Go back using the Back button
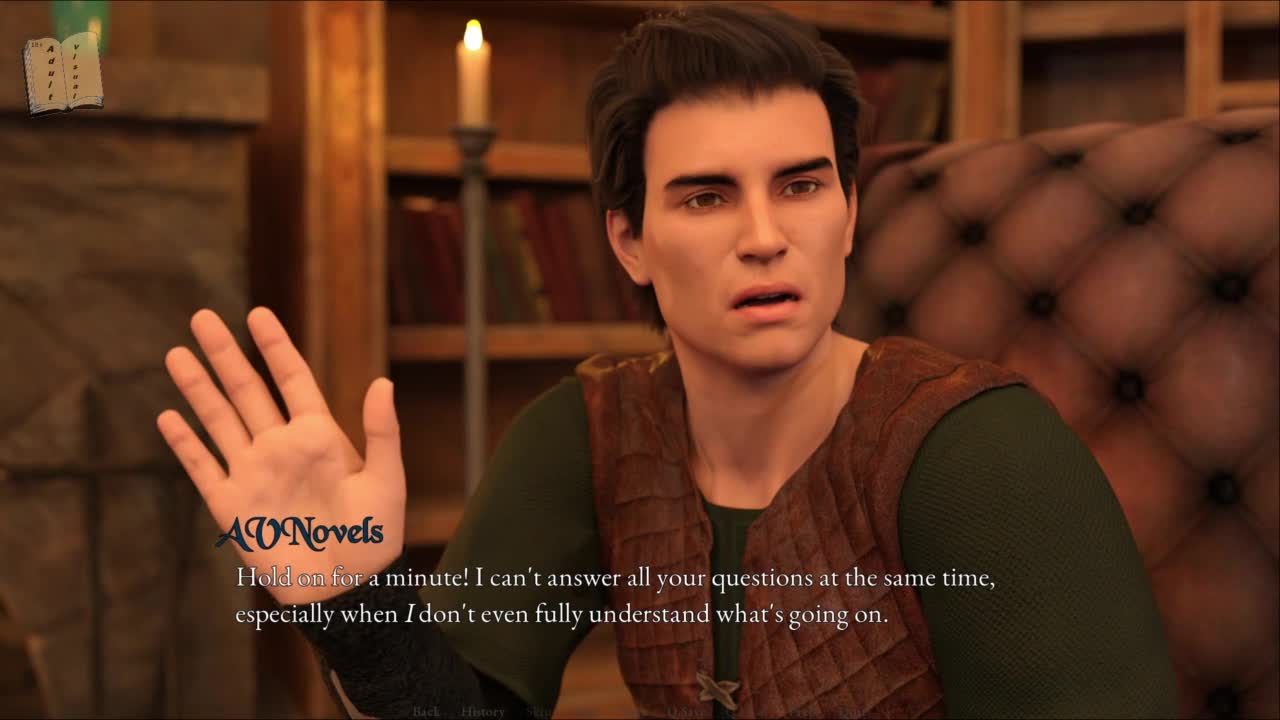 click(x=426, y=712)
